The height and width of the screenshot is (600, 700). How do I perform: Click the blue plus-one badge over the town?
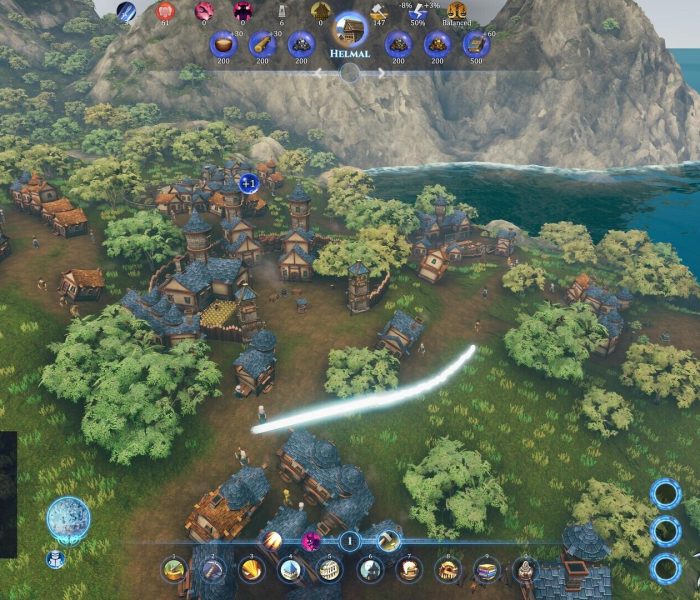[x=249, y=183]
